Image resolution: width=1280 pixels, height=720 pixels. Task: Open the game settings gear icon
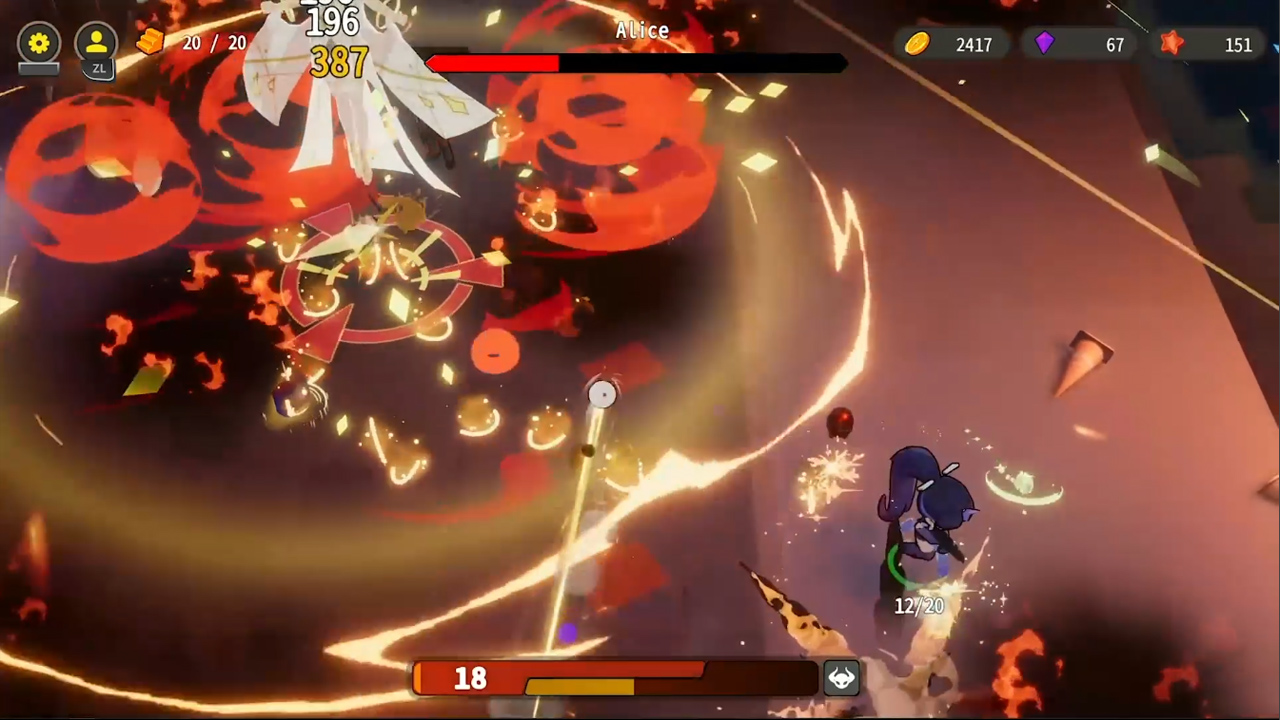point(38,43)
